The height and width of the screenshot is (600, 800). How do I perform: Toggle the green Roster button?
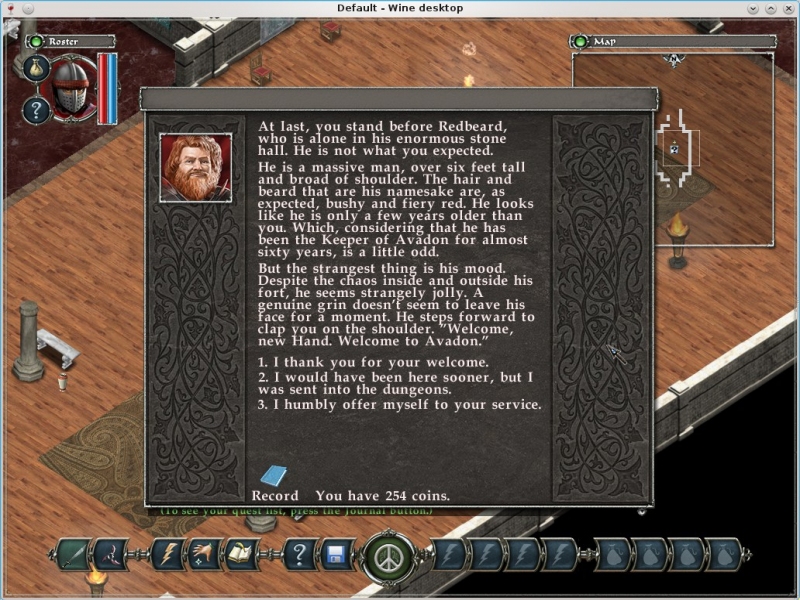(37, 41)
